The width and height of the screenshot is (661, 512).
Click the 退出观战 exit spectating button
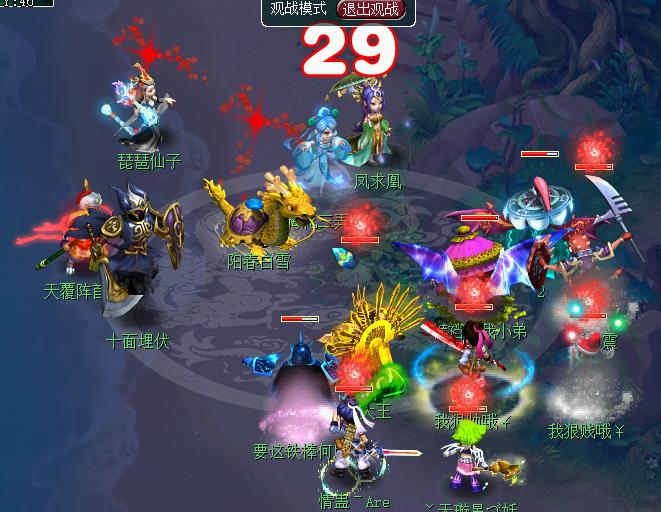coord(369,10)
